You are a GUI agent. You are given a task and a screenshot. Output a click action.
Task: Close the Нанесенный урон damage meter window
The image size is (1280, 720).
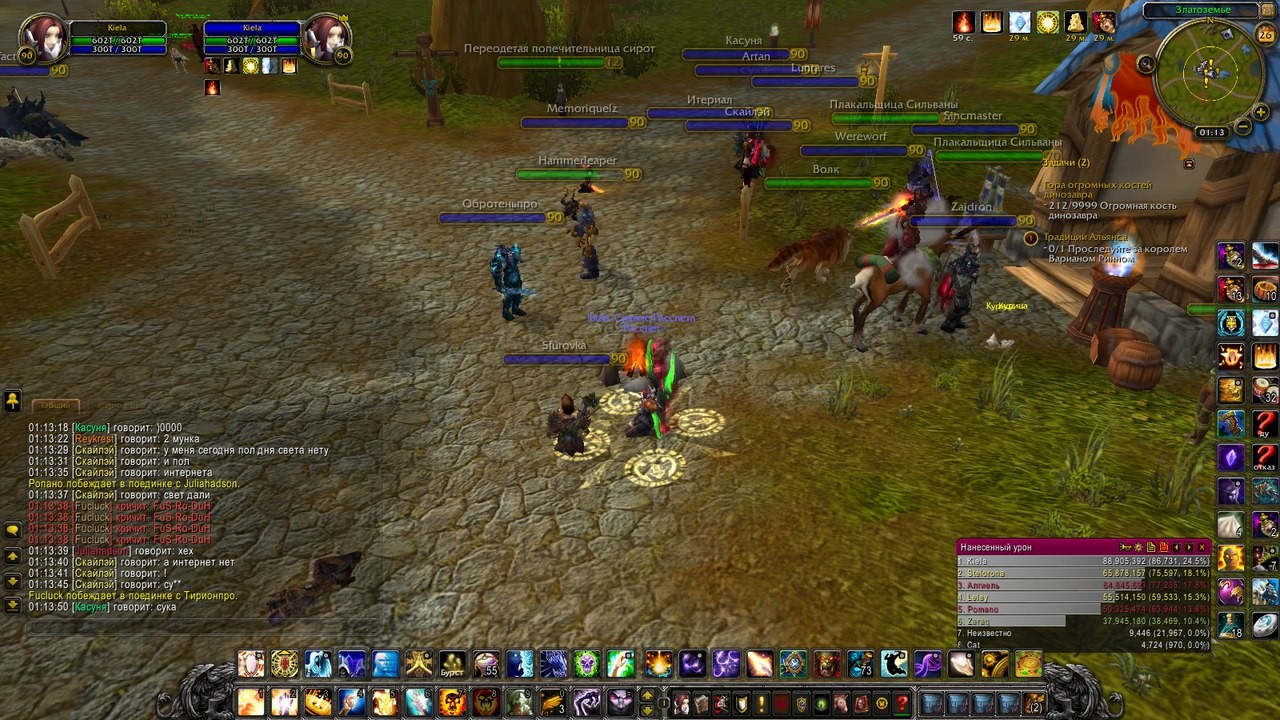pyautogui.click(x=1202, y=547)
